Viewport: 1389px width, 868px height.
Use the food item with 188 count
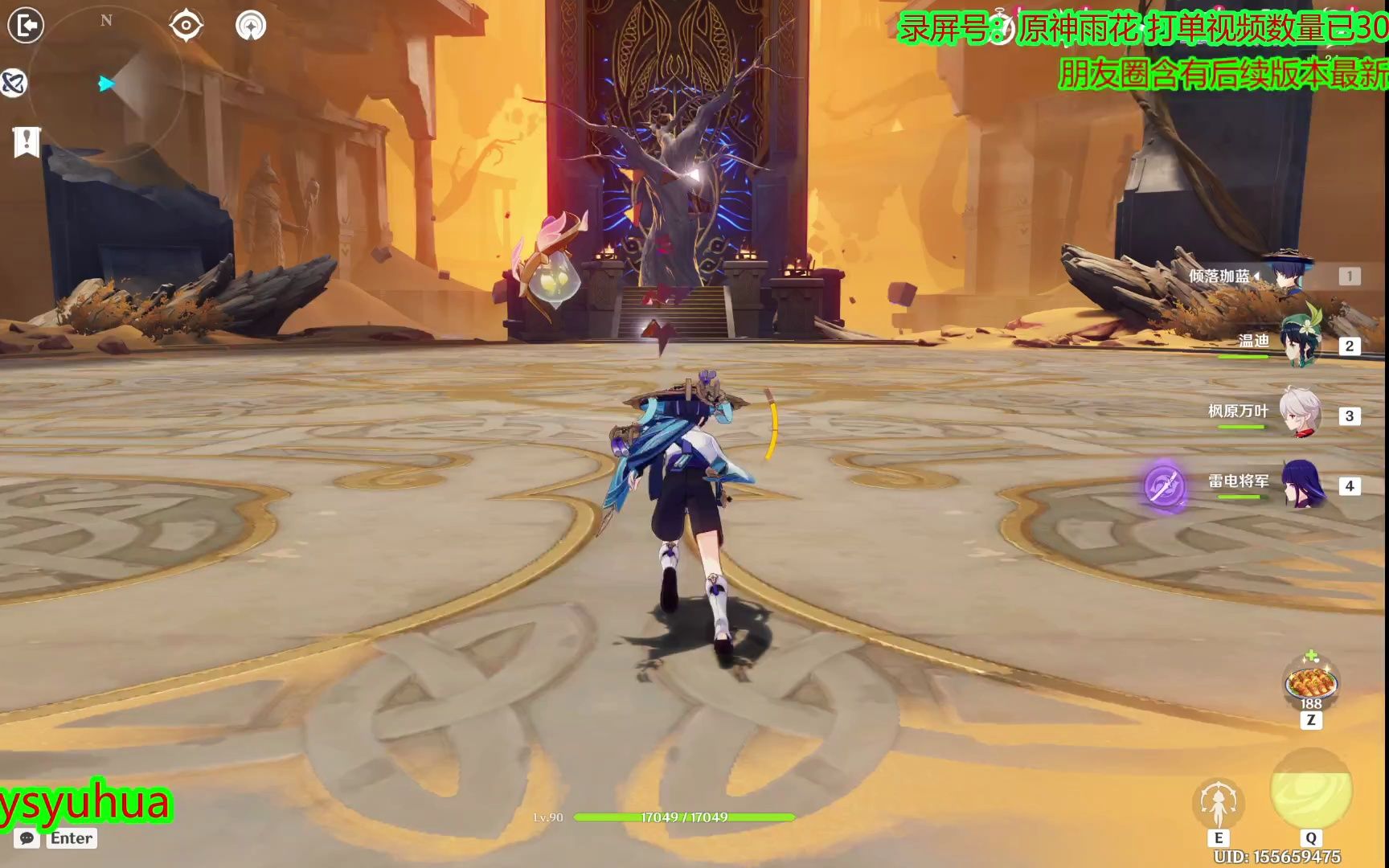click(x=1310, y=684)
